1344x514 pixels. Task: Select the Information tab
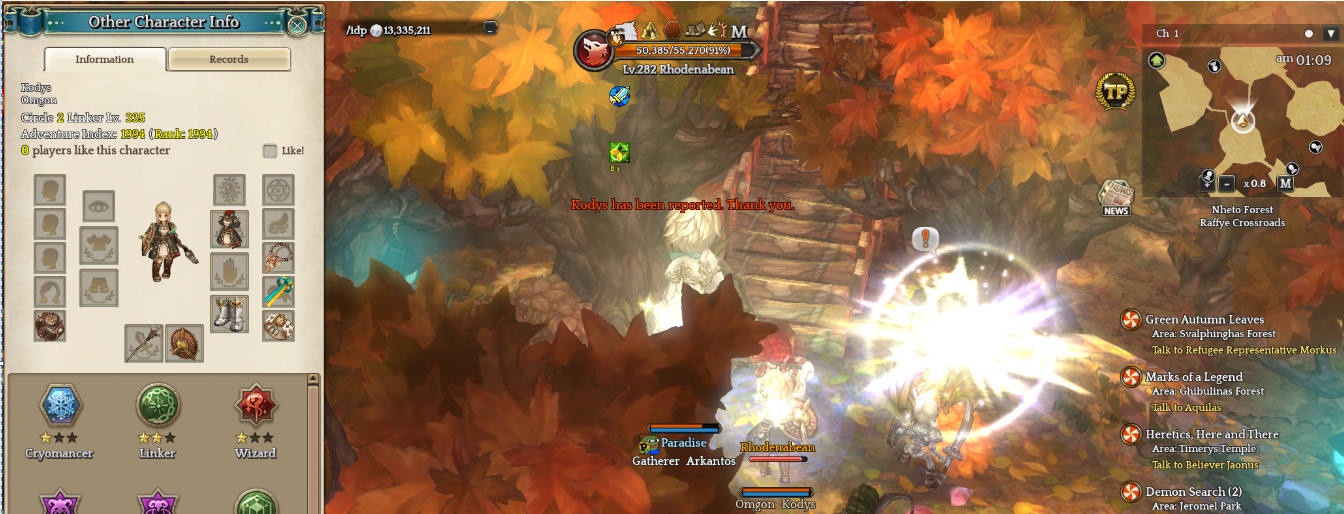coord(105,60)
